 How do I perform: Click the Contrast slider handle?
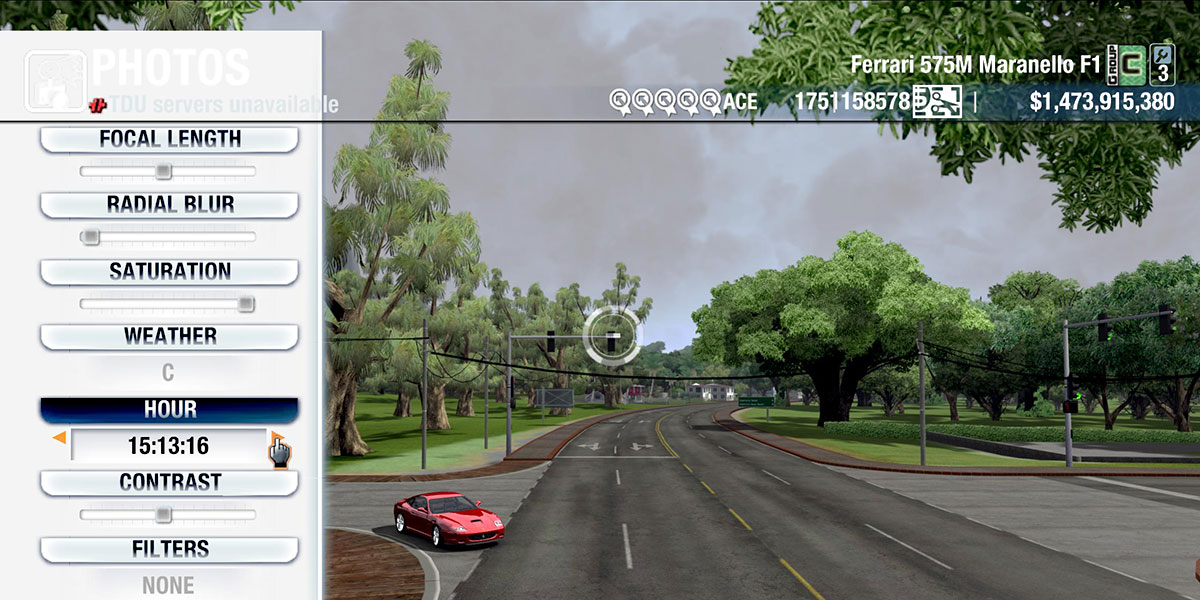pyautogui.click(x=163, y=515)
